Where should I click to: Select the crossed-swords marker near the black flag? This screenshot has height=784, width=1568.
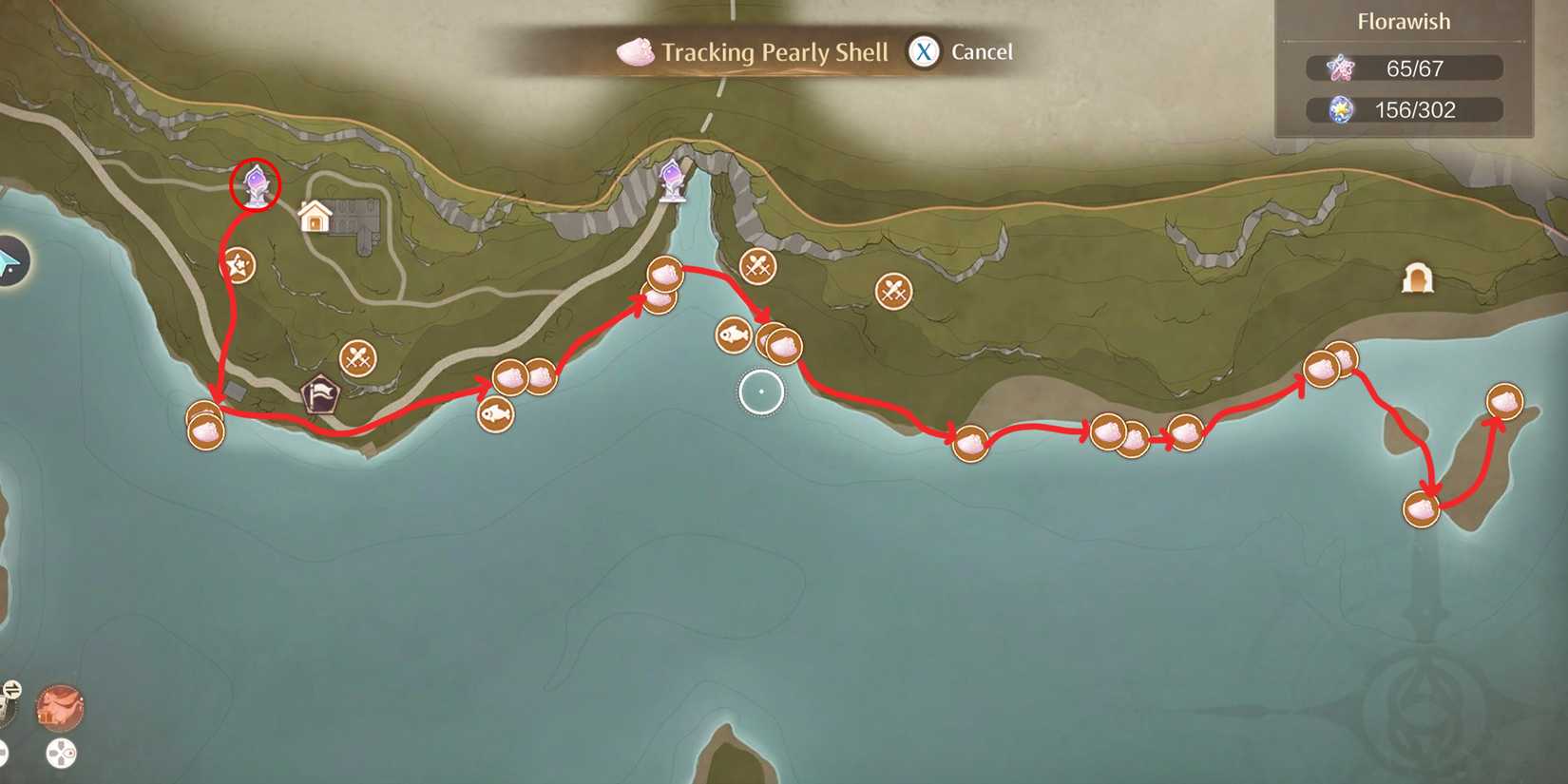pos(357,359)
